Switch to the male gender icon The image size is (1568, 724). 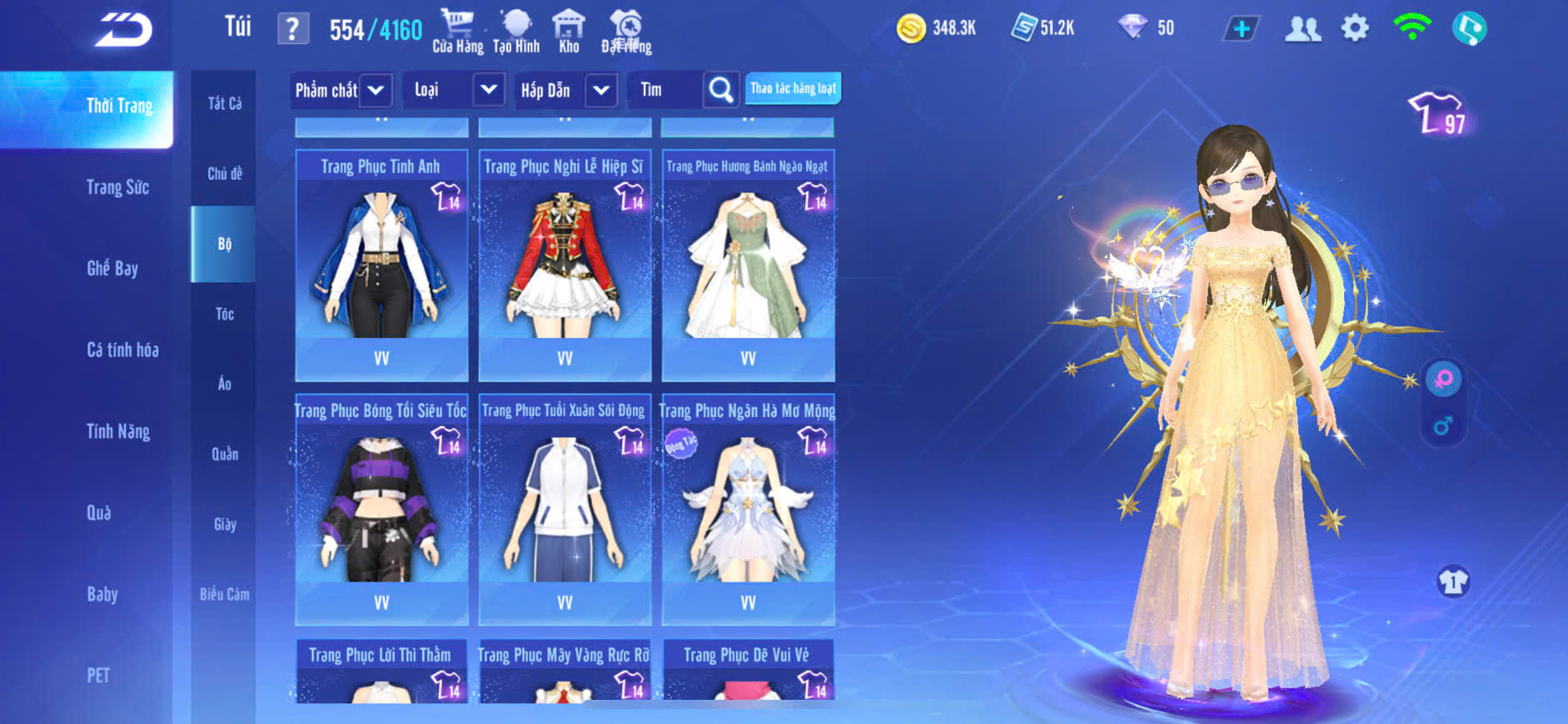click(1443, 427)
